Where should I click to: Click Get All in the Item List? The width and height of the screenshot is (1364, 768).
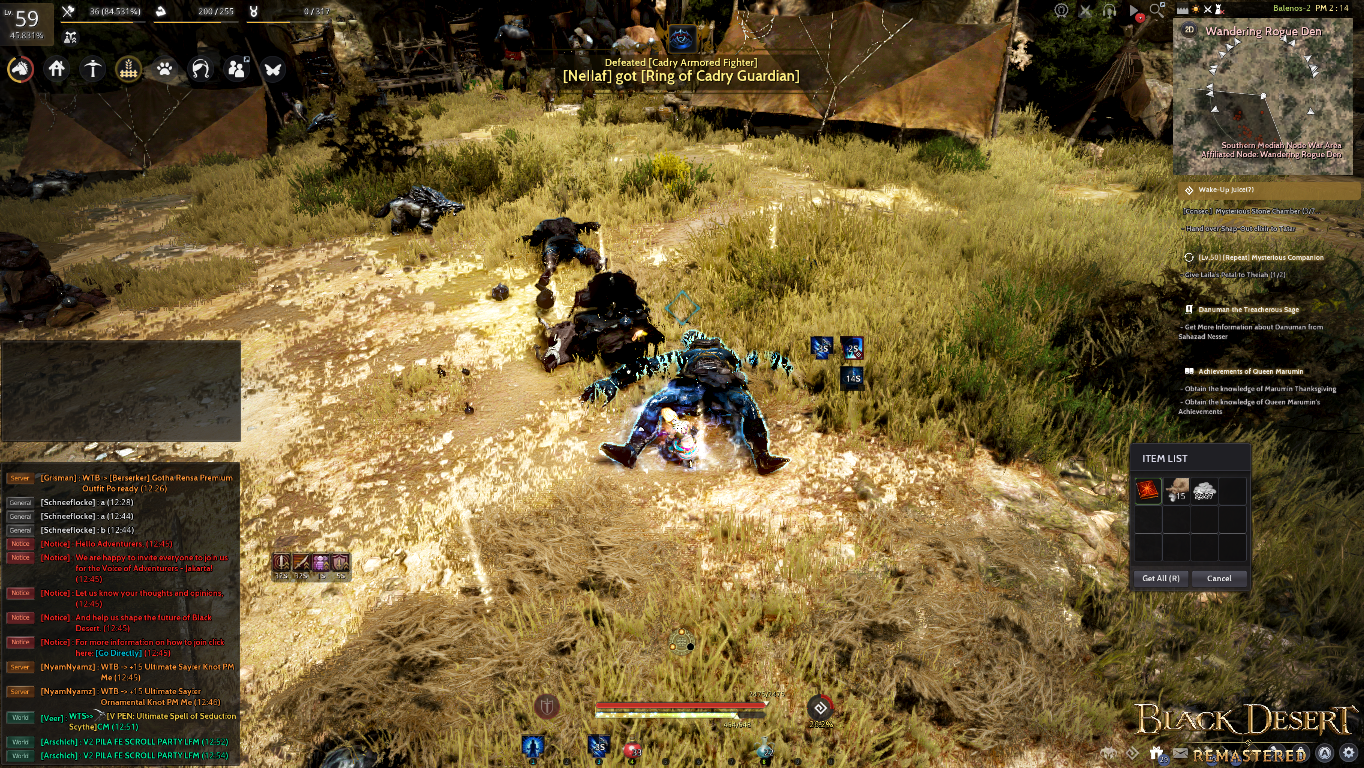1161,578
